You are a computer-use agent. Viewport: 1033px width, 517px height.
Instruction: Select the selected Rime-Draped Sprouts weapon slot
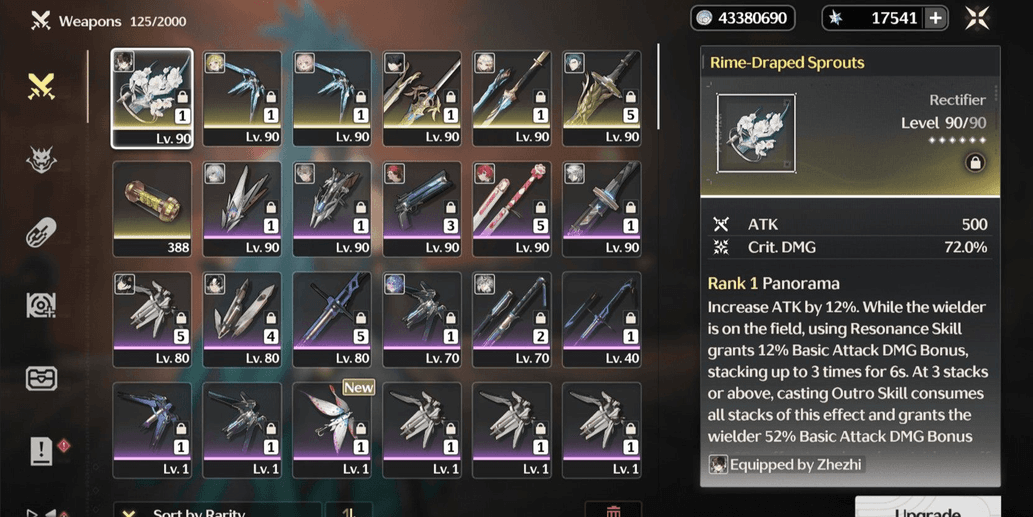(152, 98)
